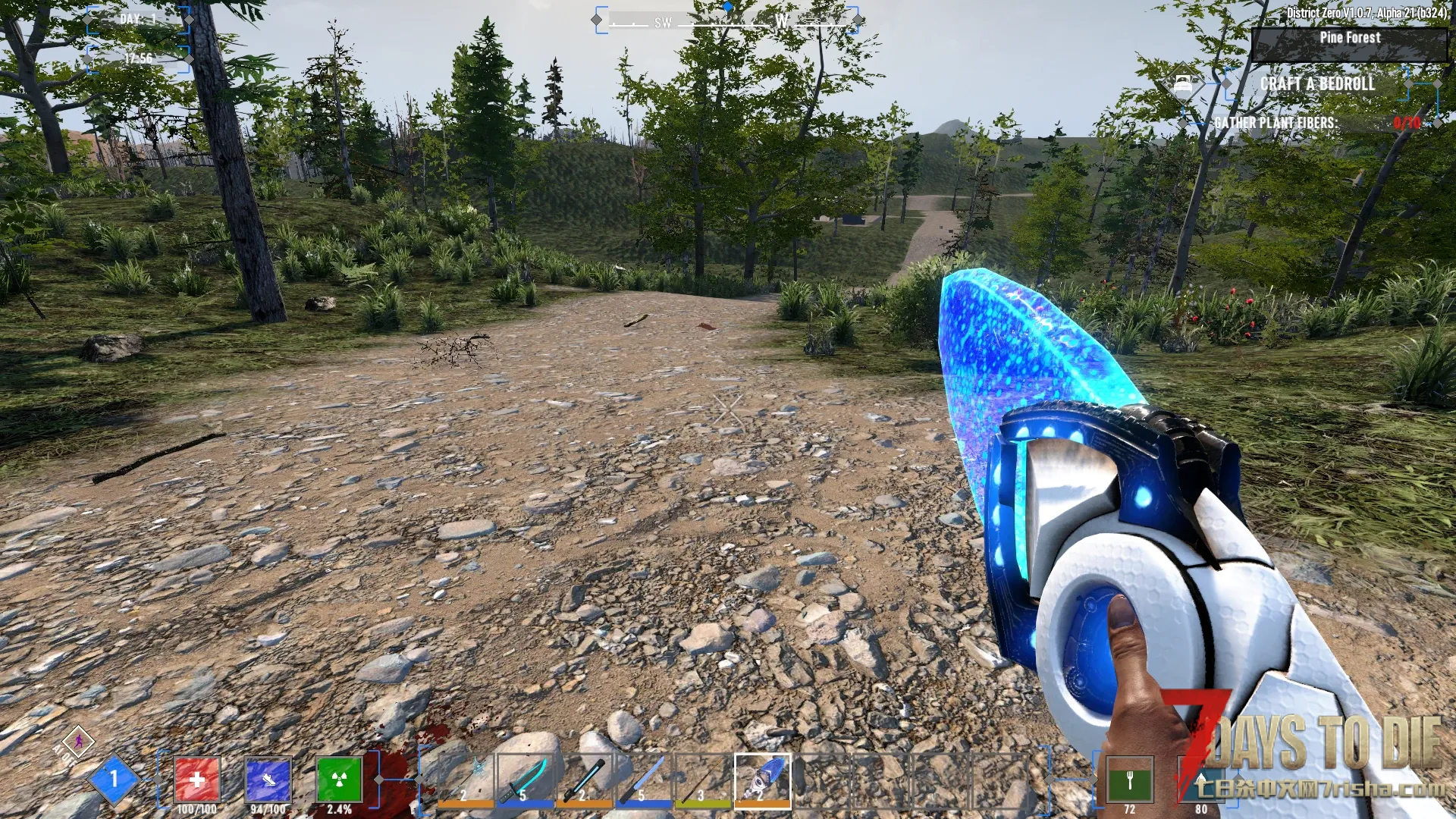1456x819 pixels.
Task: Click the Pine Forest biome label
Action: pos(1349,38)
